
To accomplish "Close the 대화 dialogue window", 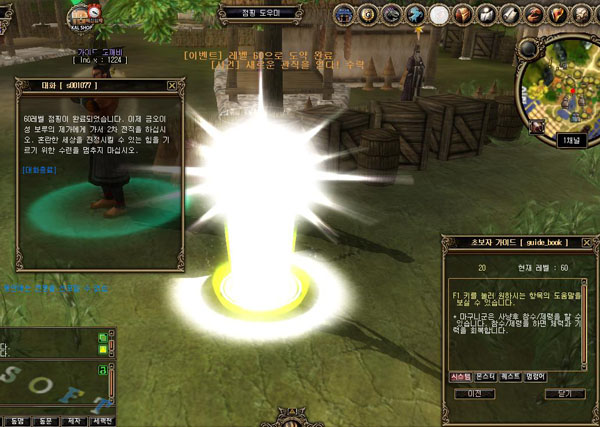I will tap(172, 87).
